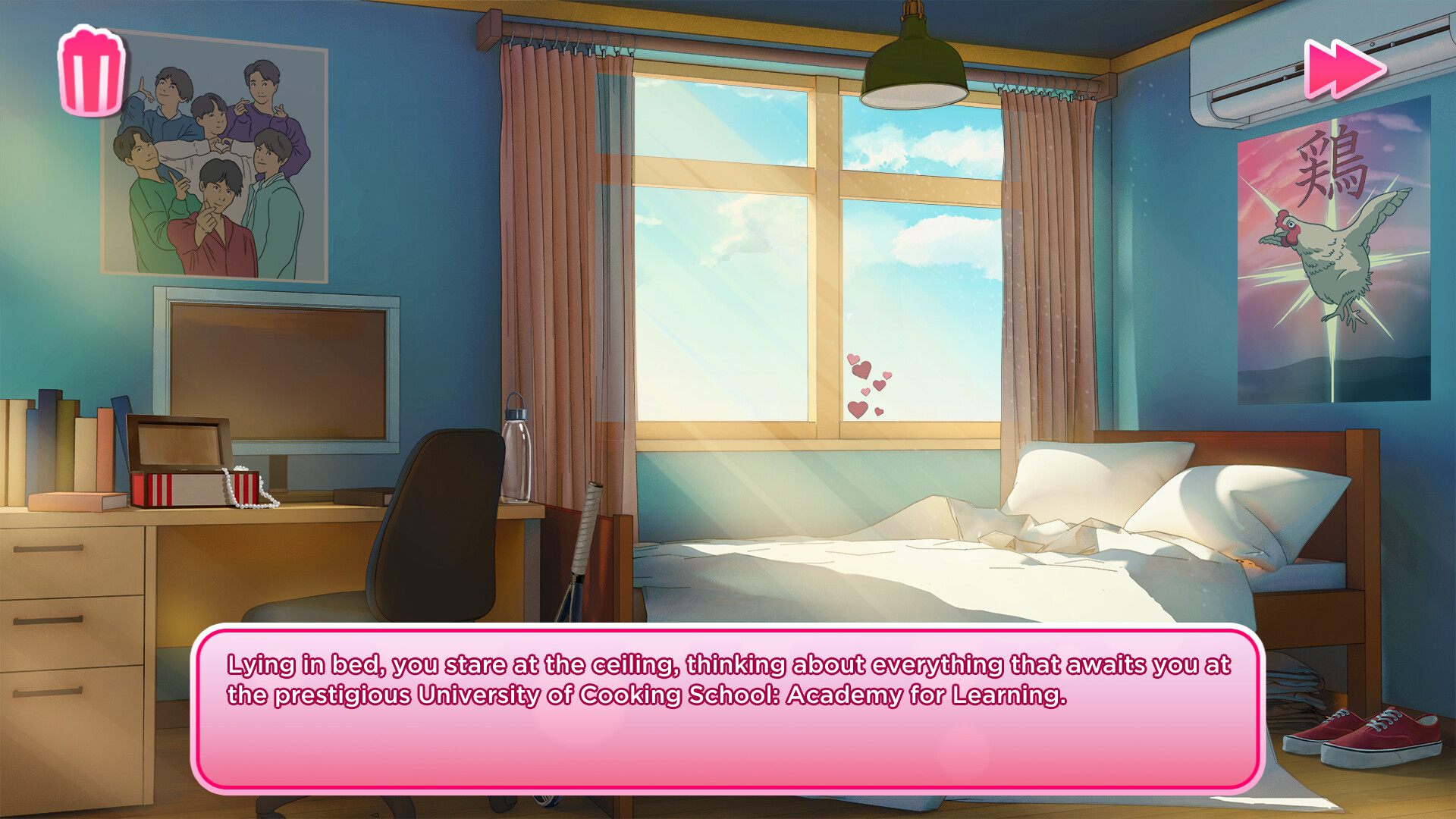
Task: Click the hanging green ceiling lamp
Action: (915, 61)
